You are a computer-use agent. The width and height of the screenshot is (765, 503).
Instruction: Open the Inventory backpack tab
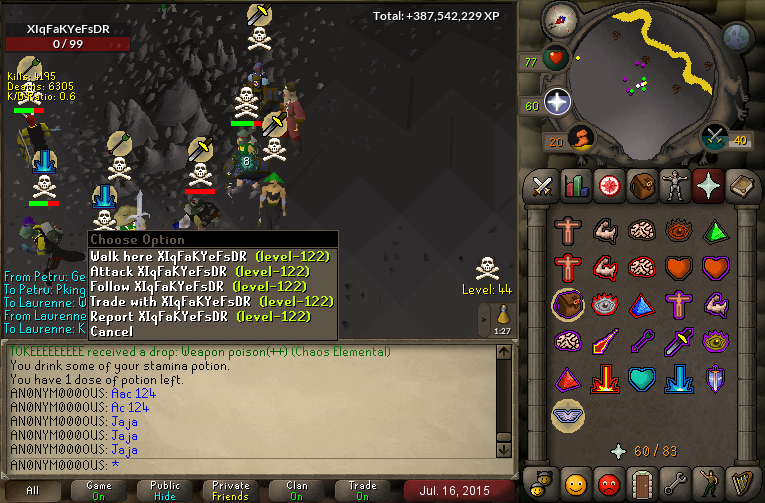pyautogui.click(x=640, y=186)
